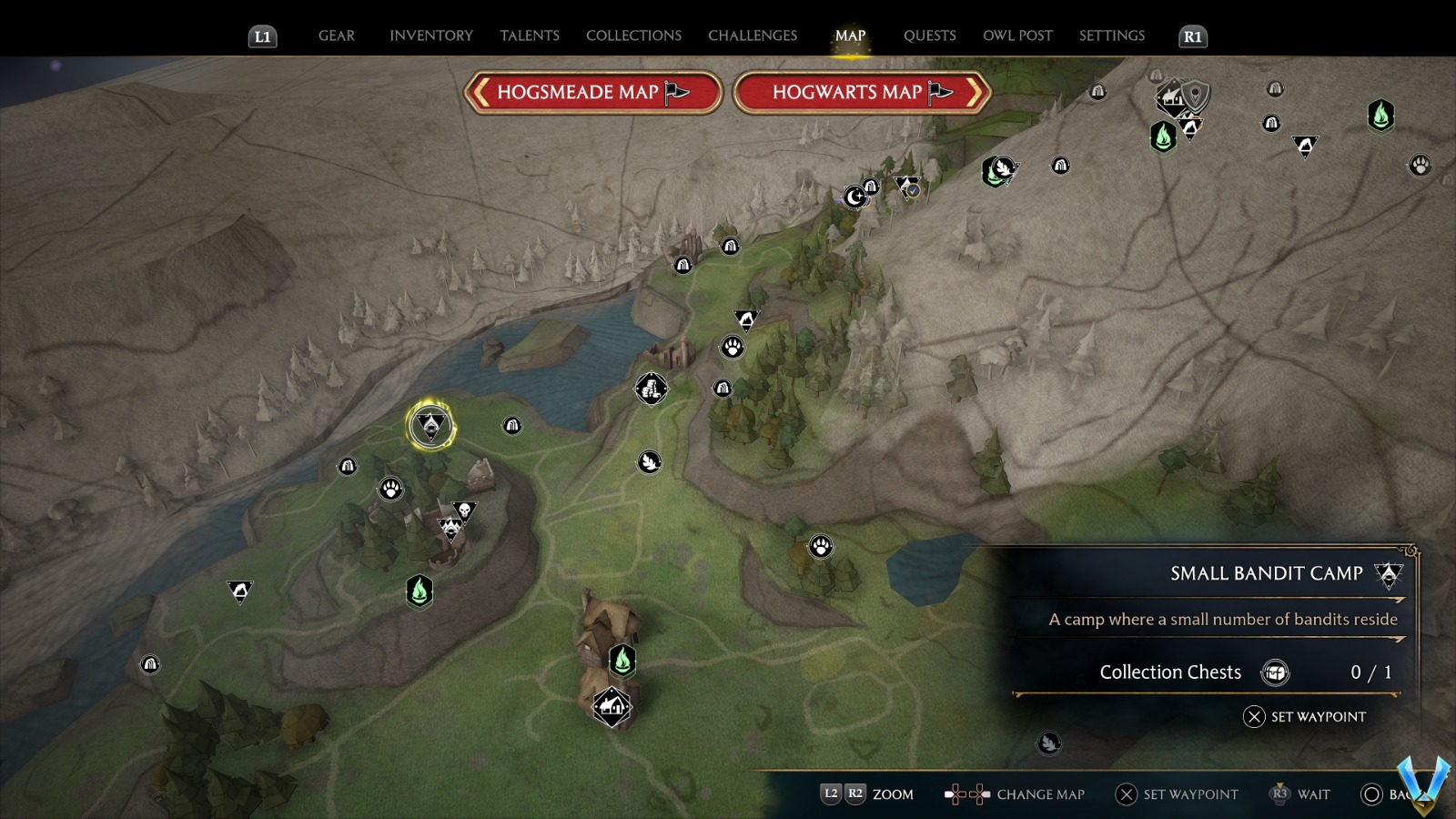This screenshot has width=1456, height=819.
Task: Click the crescent moon astronomy table icon
Action: click(x=855, y=197)
